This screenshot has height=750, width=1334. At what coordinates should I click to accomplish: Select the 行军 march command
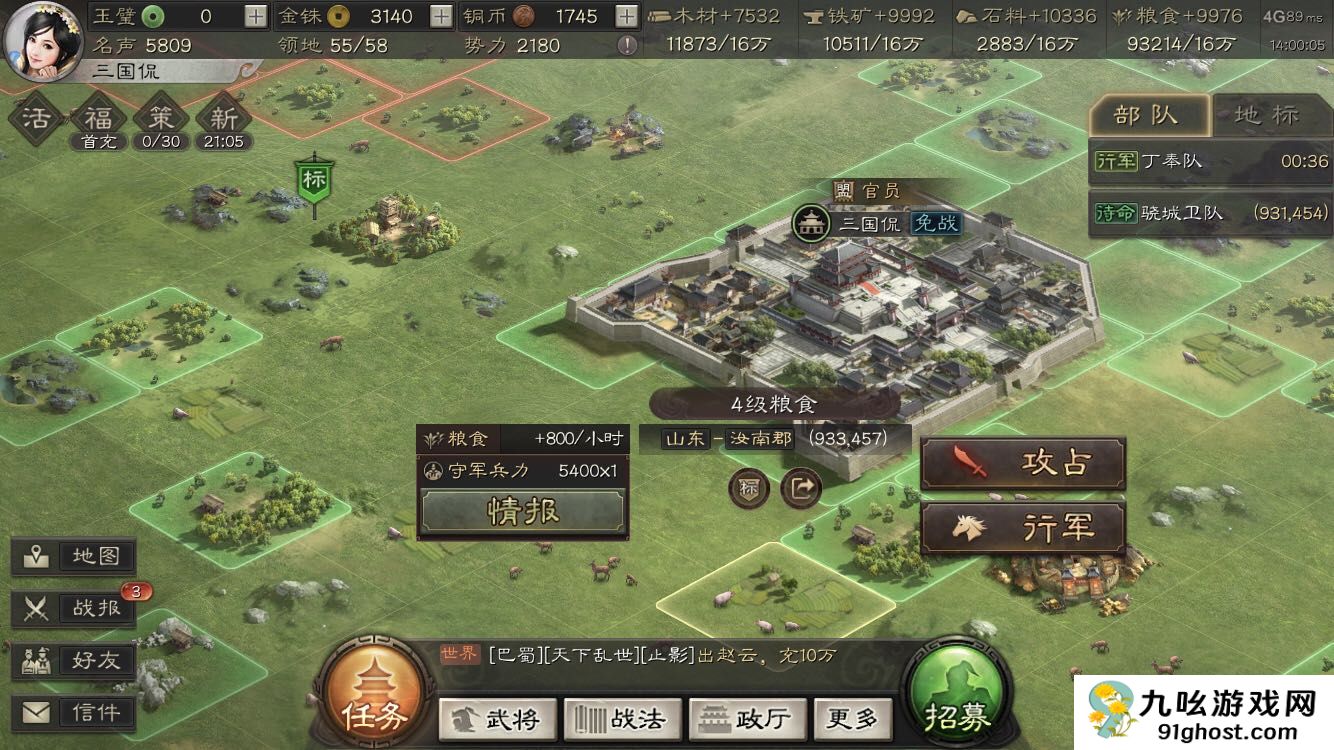click(1023, 528)
